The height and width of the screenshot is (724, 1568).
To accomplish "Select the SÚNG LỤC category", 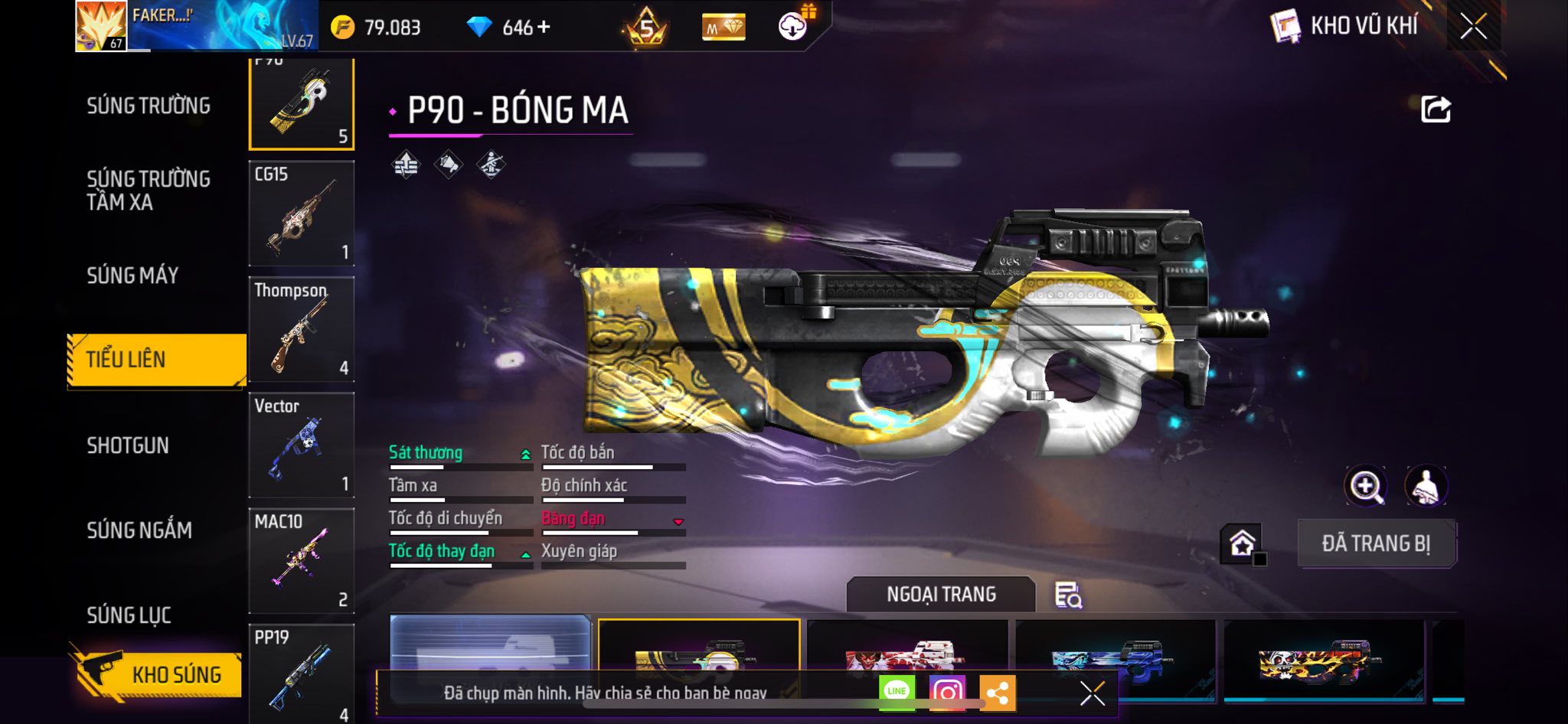I will [x=129, y=615].
